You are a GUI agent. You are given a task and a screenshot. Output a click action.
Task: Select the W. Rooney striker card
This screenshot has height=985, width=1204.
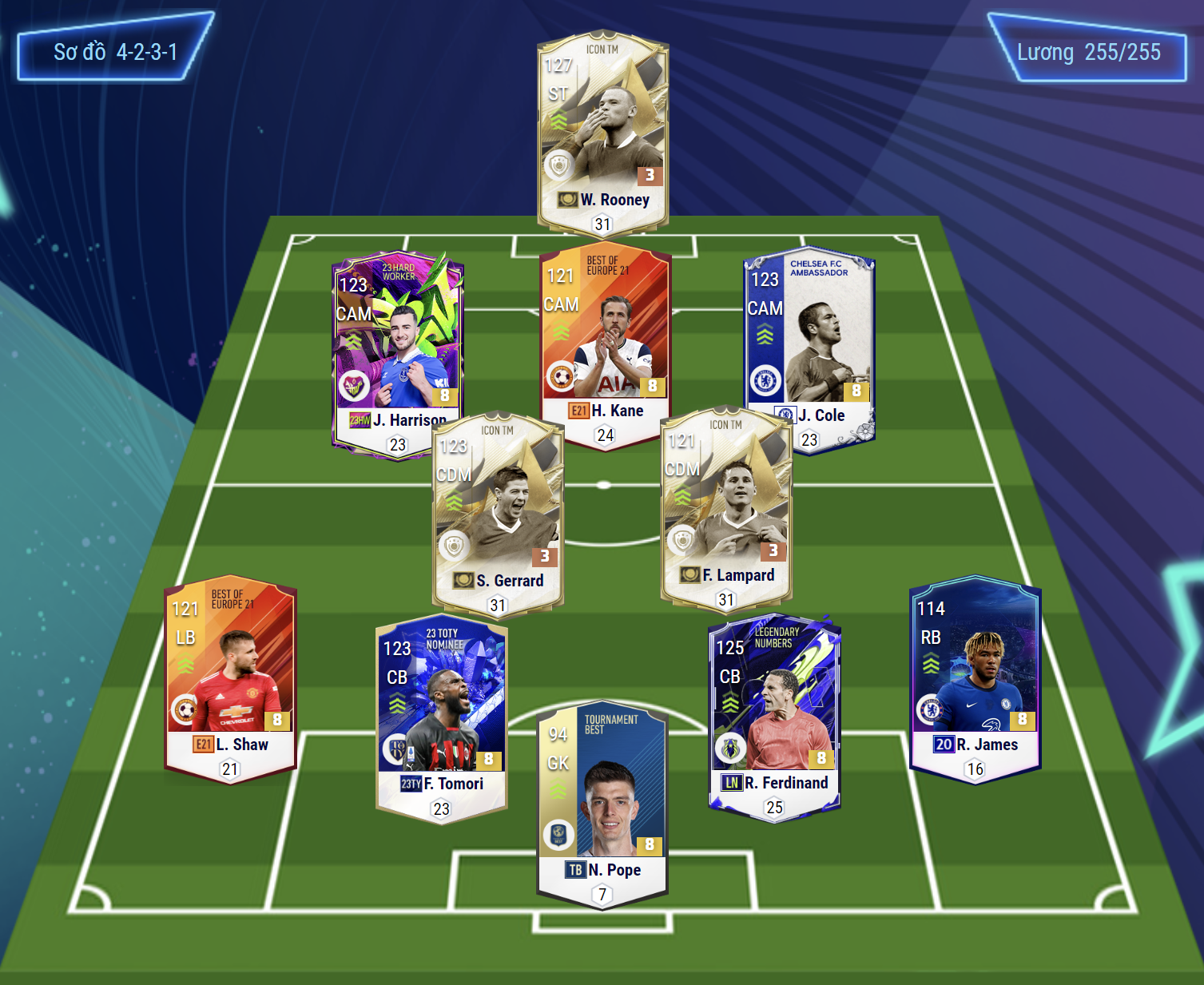point(602,132)
